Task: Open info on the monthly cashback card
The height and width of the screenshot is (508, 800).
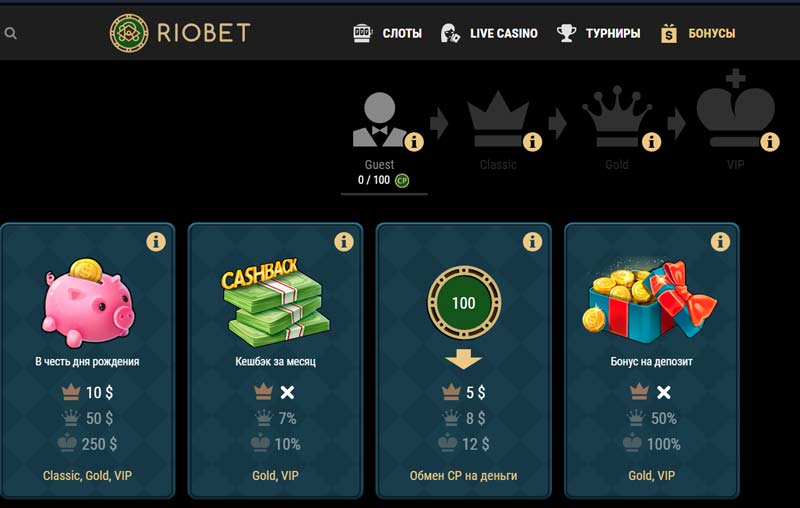Action: pyautogui.click(x=343, y=242)
